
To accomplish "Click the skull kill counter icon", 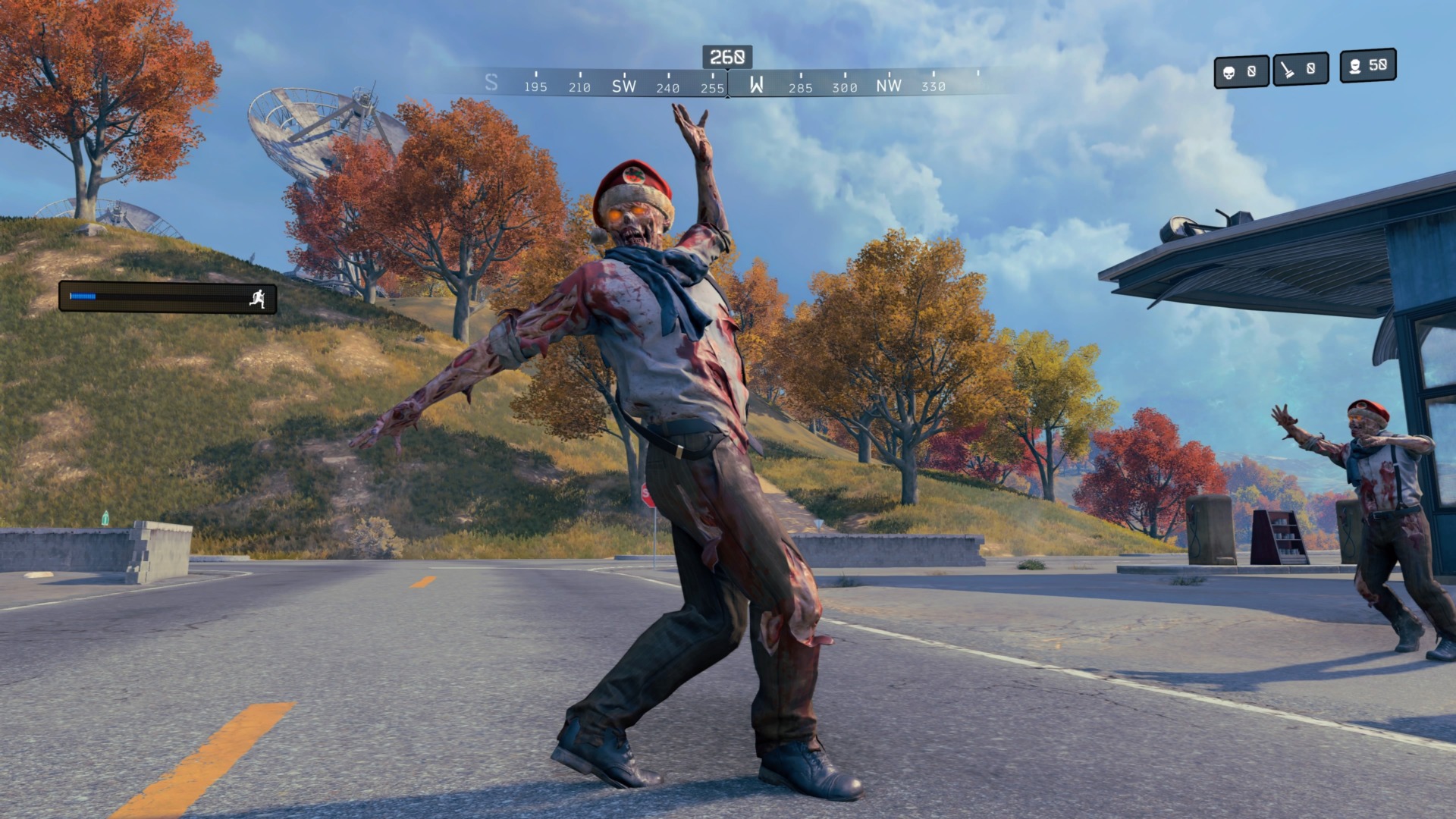I will (x=1230, y=69).
